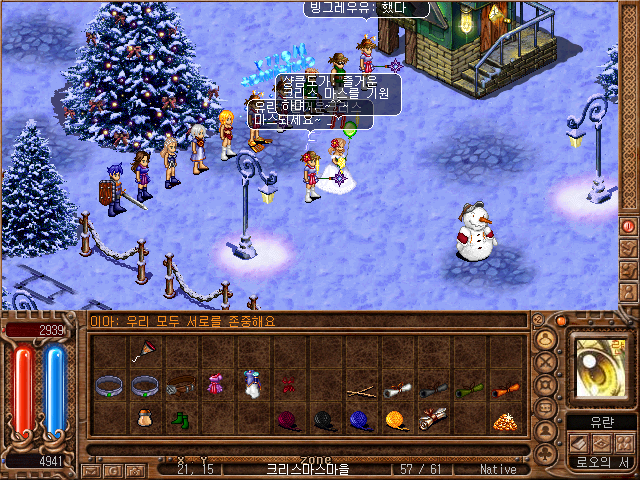
Task: Select the dark red yarn ball
Action: coord(288,420)
